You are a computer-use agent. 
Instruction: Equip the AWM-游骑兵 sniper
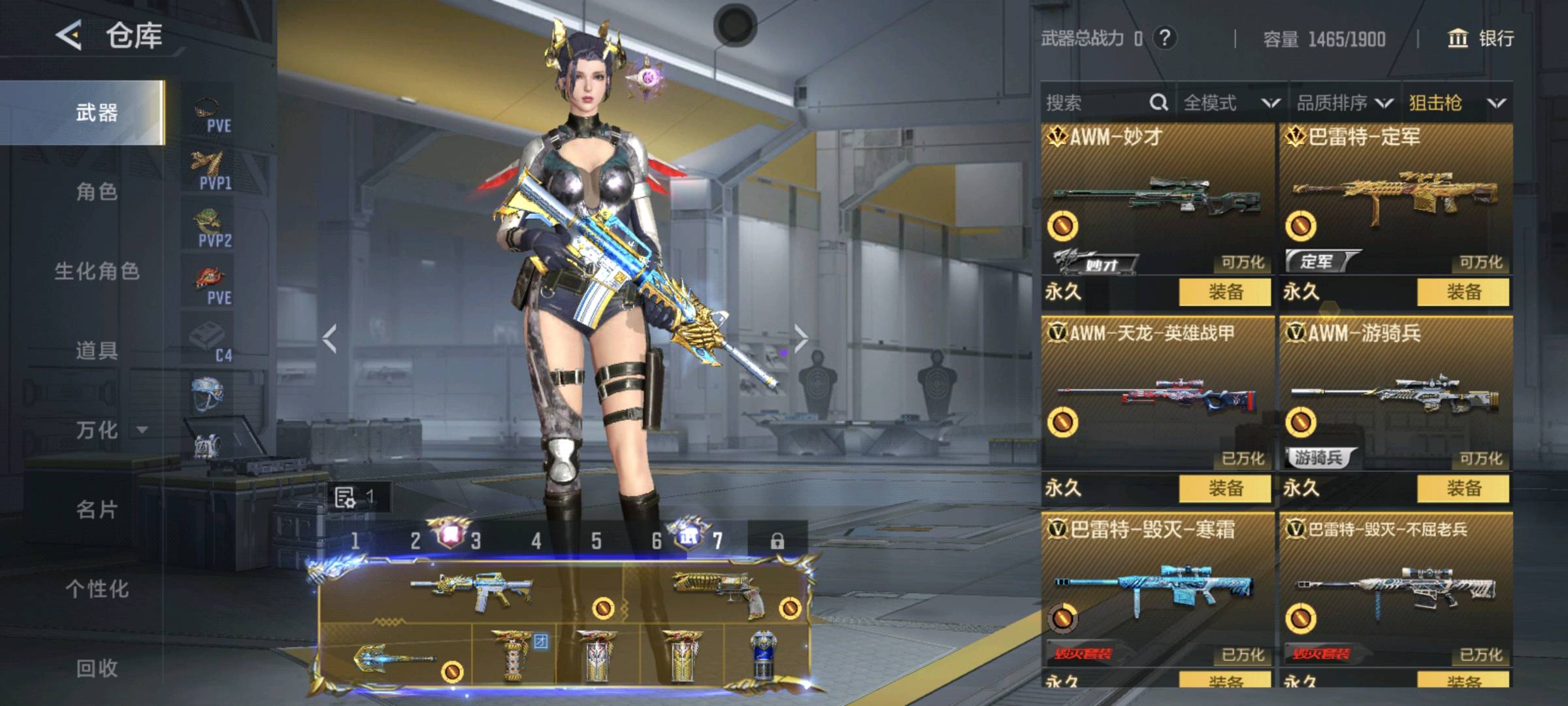pyautogui.click(x=1463, y=488)
